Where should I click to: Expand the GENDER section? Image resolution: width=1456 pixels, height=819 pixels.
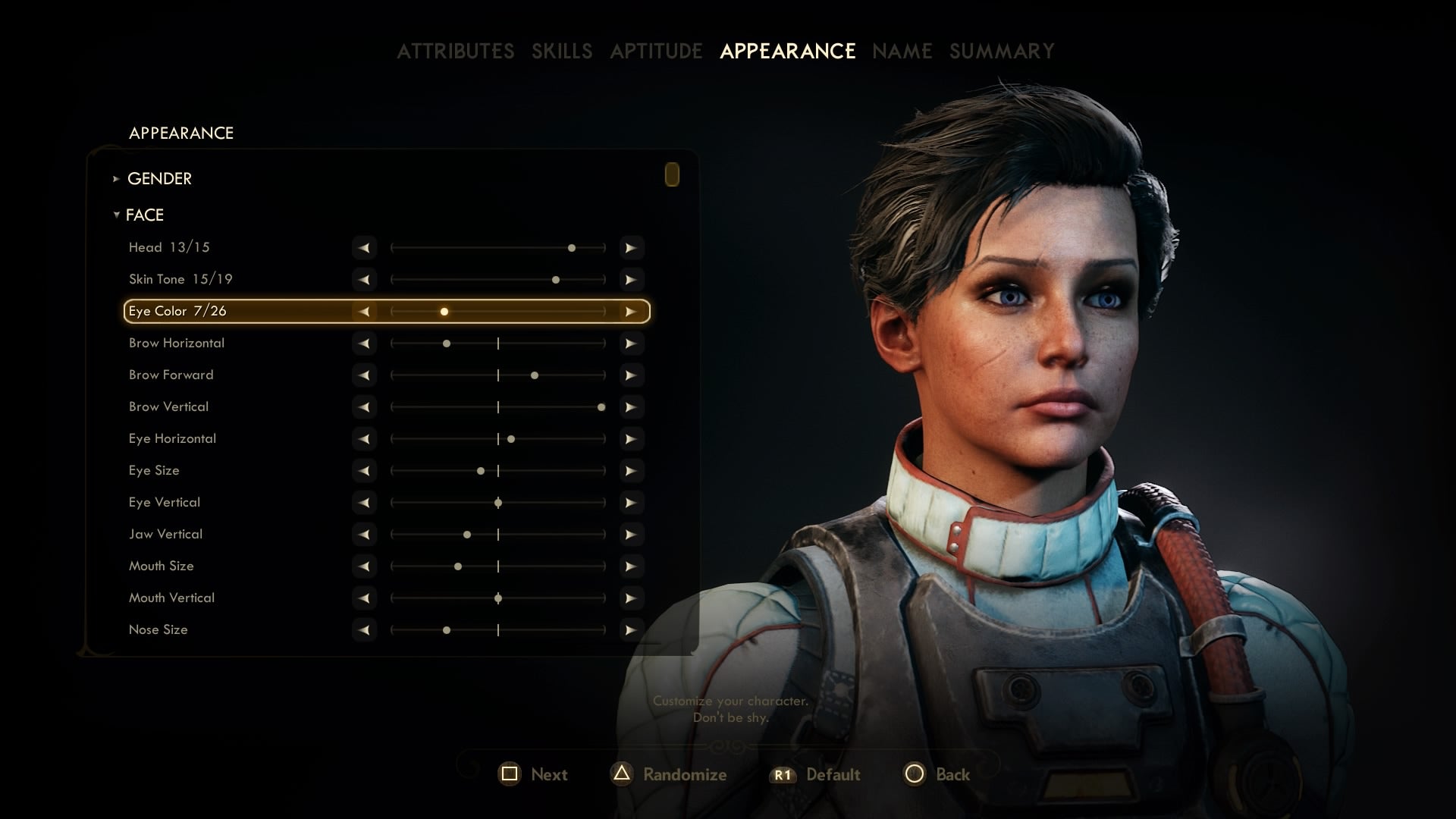(x=160, y=179)
